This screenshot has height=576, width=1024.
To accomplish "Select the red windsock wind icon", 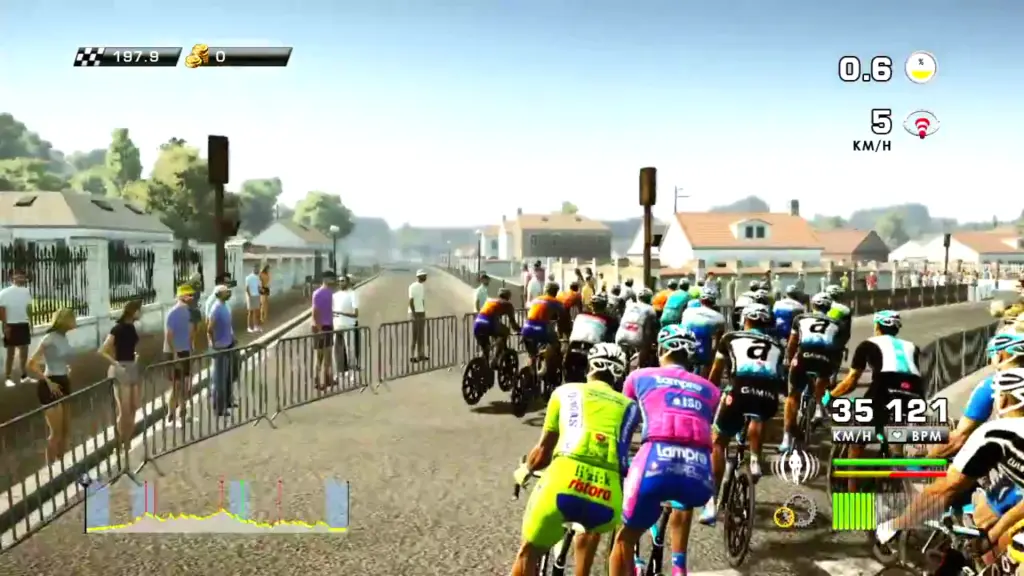I will pos(921,124).
